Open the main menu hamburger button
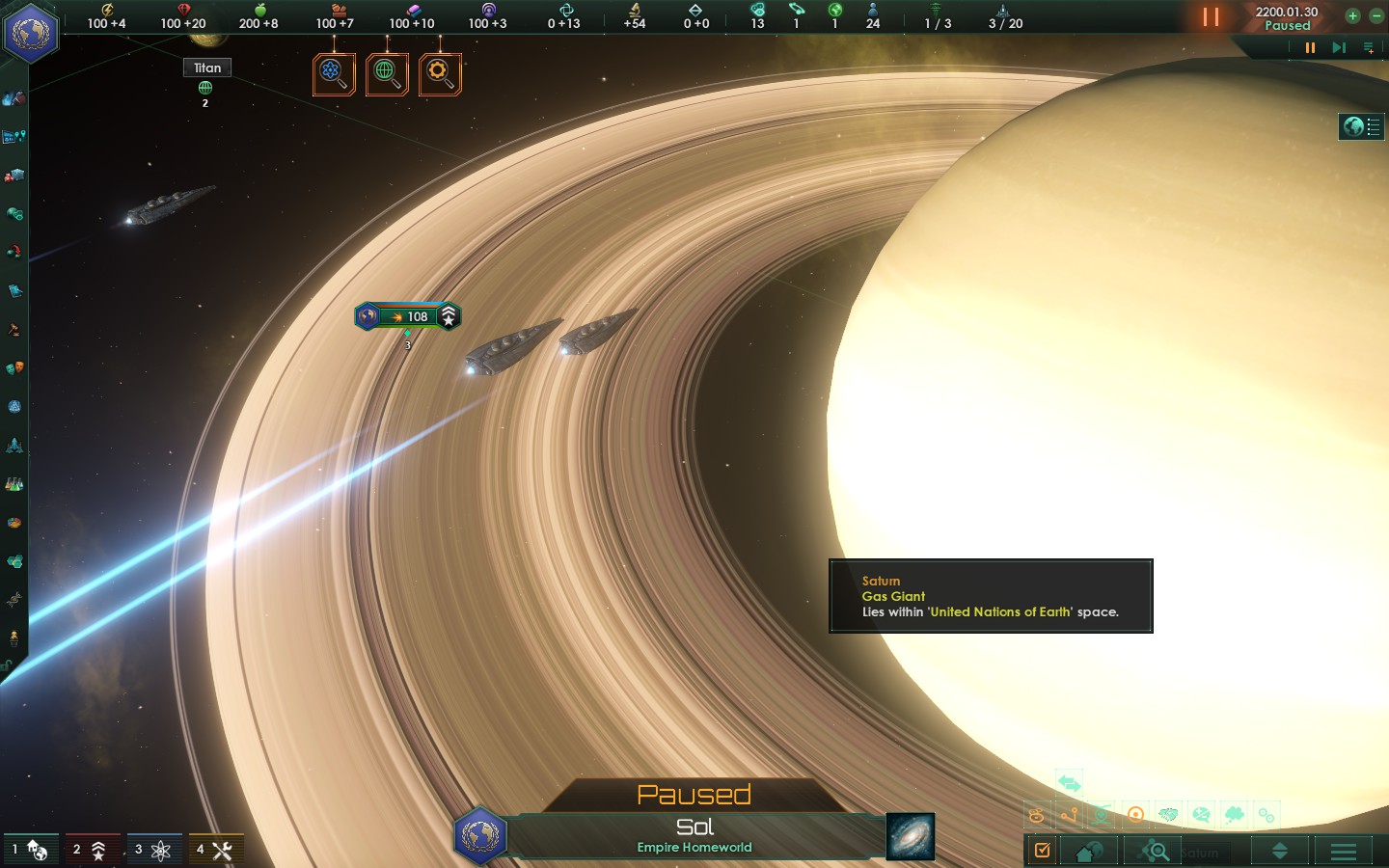The height and width of the screenshot is (868, 1389). click(x=1343, y=851)
